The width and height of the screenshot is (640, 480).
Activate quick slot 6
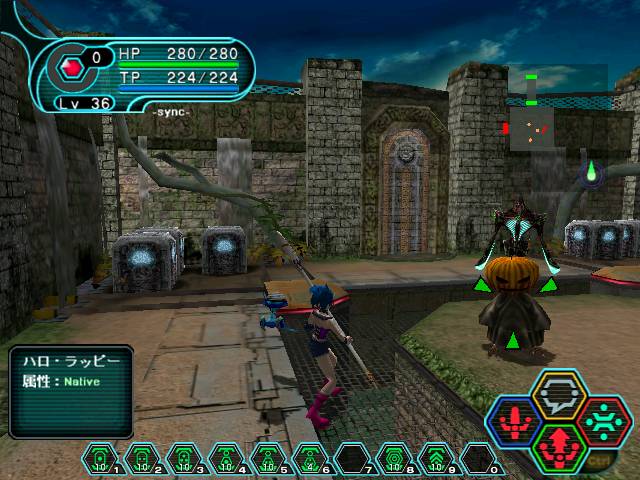tap(310, 459)
